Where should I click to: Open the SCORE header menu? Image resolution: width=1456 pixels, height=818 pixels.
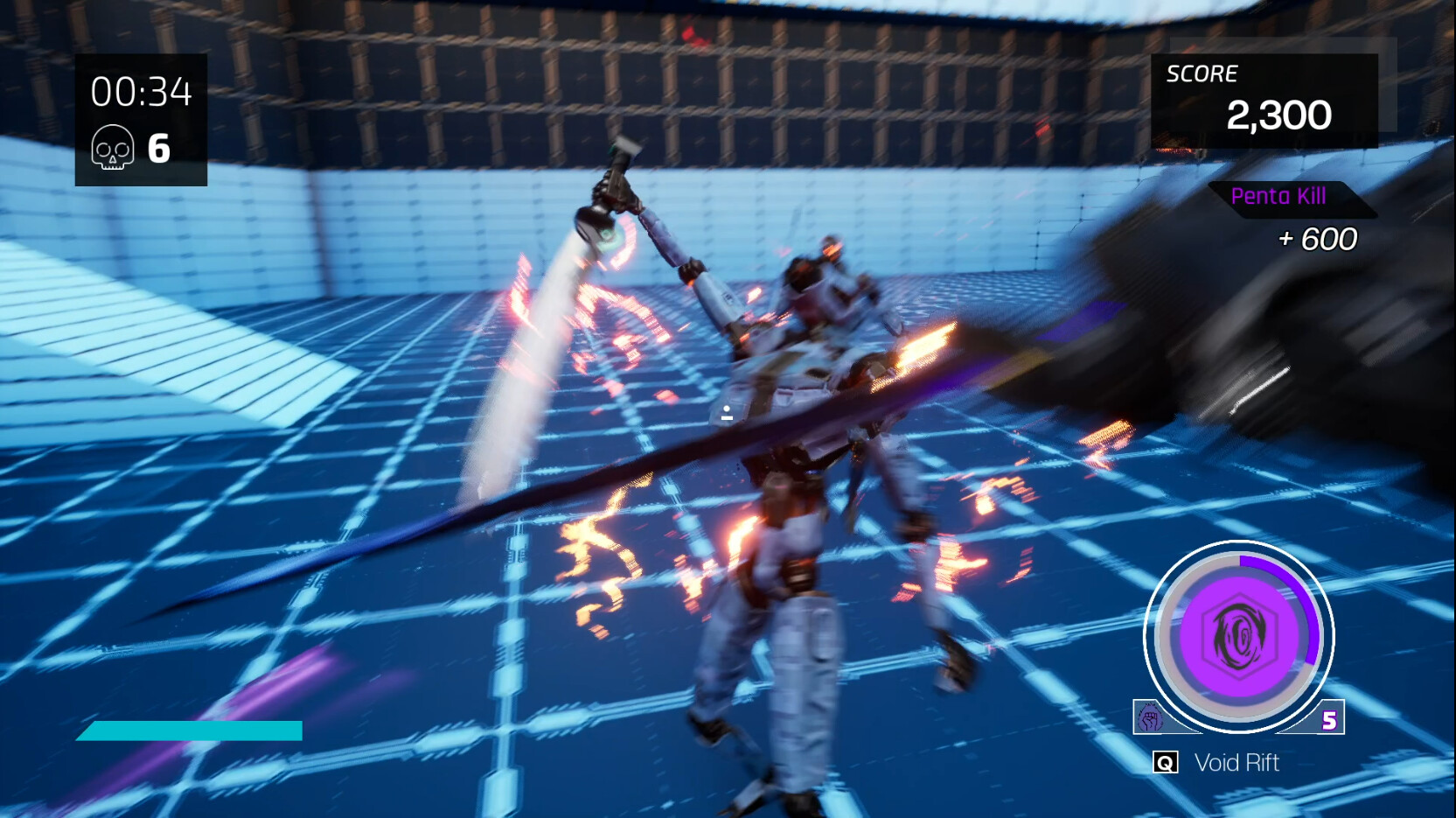(x=1202, y=73)
